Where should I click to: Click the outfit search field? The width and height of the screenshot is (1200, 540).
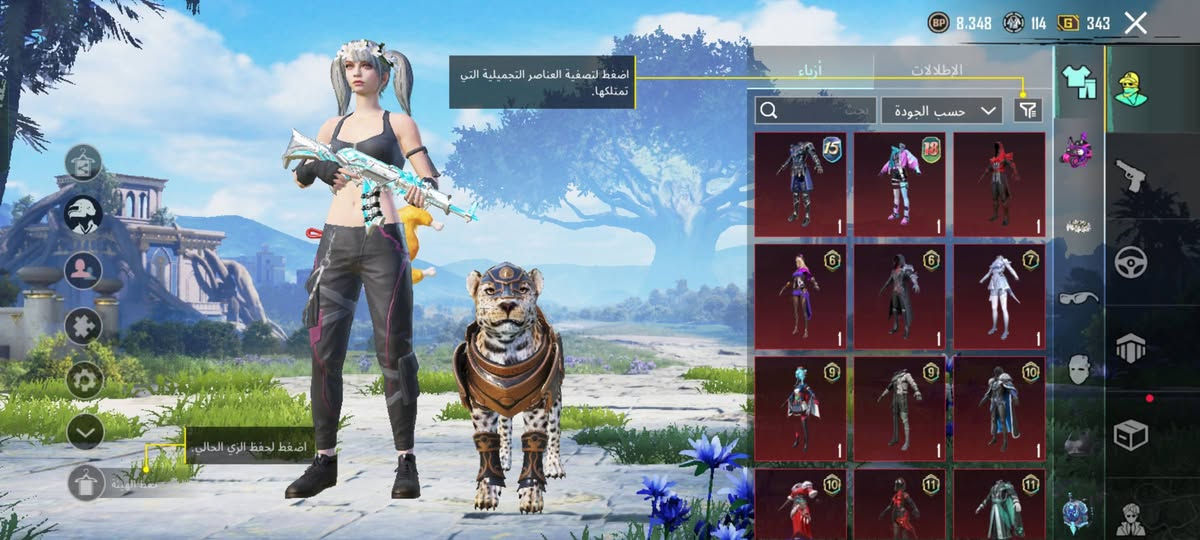click(x=815, y=110)
